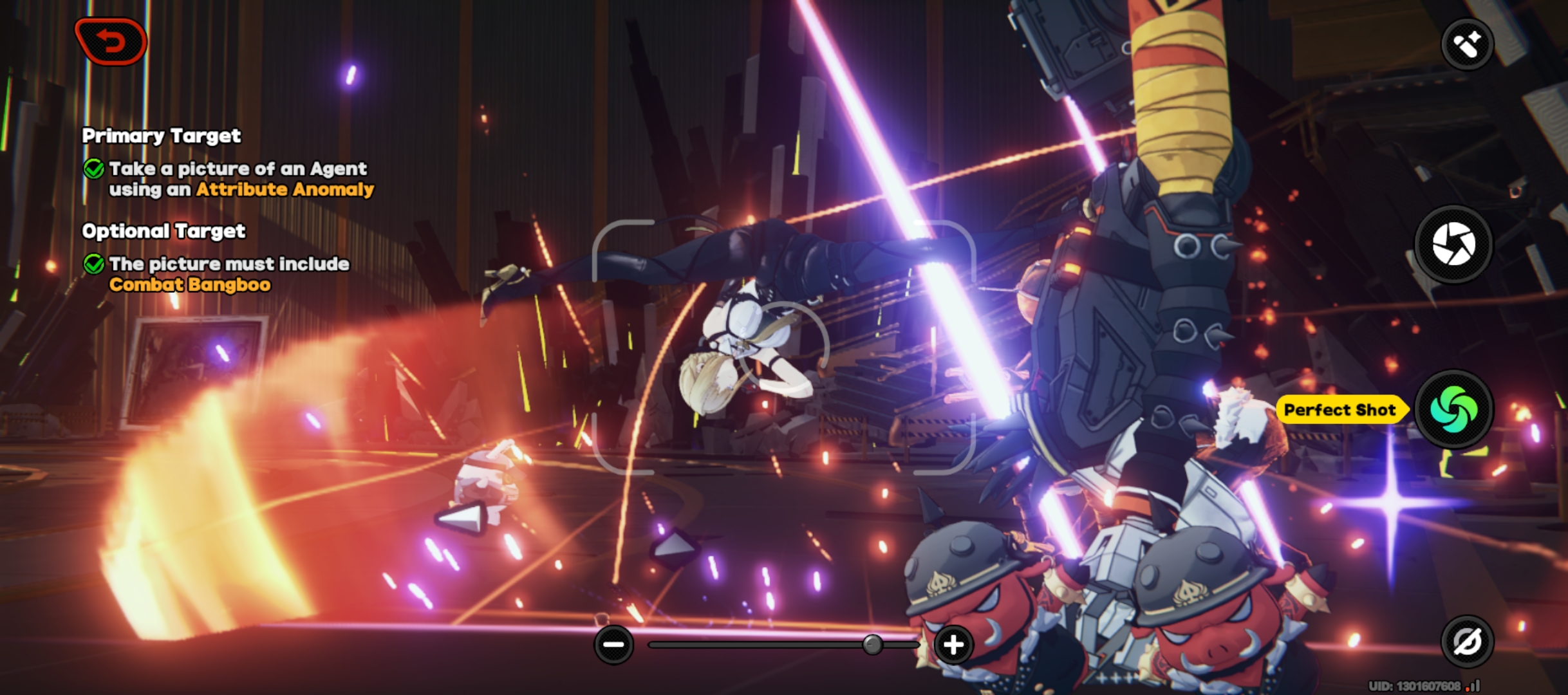
Task: Toggle the Primary Target completion checkmark
Action: tap(95, 170)
